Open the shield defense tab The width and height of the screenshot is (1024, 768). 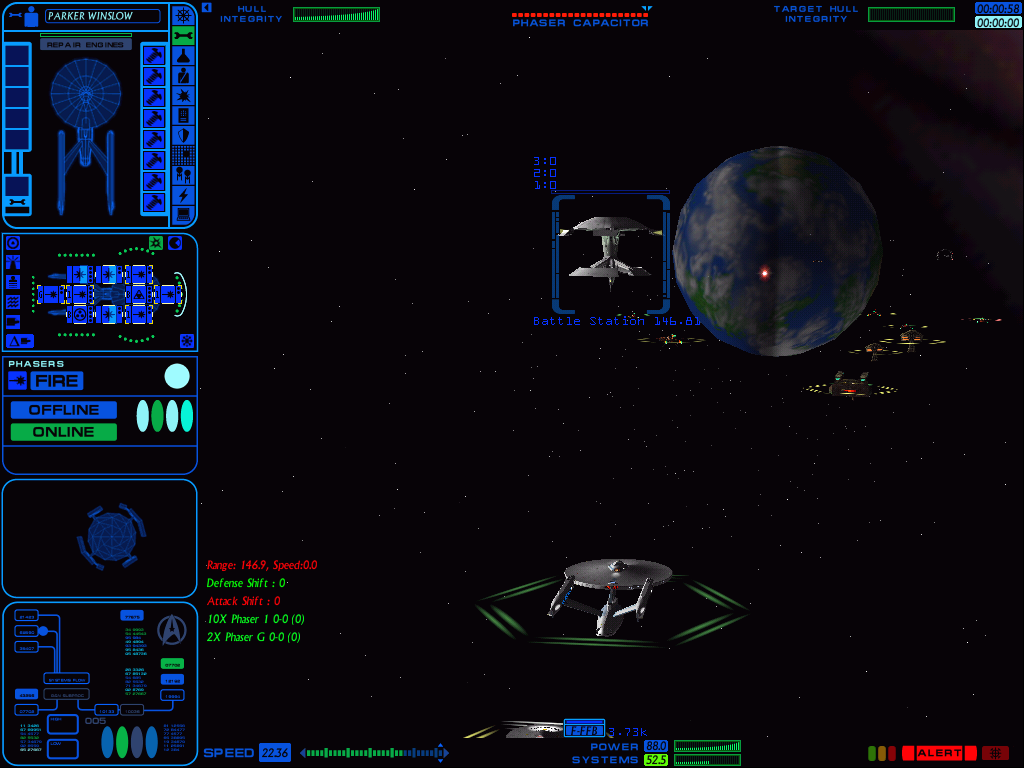coord(182,135)
